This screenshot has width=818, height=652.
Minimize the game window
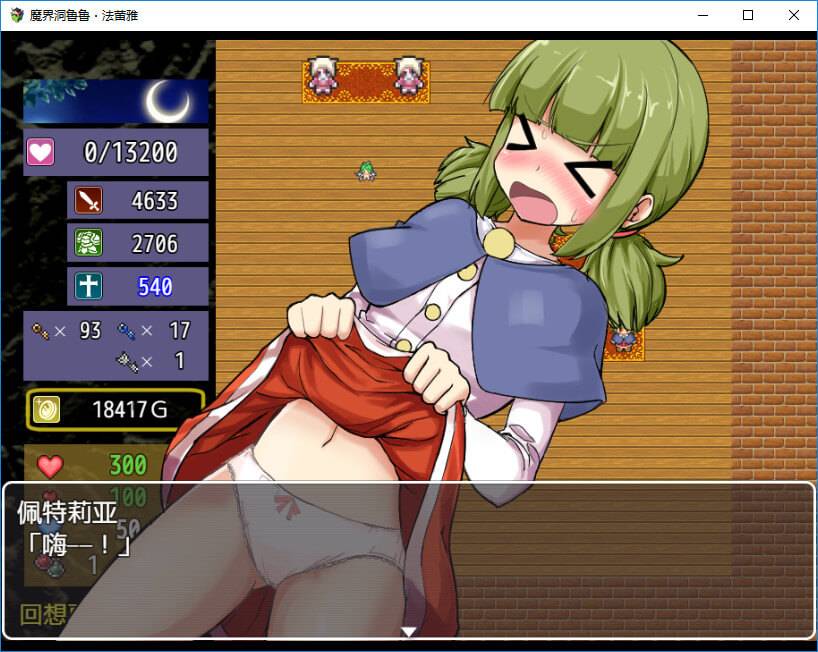(x=702, y=15)
